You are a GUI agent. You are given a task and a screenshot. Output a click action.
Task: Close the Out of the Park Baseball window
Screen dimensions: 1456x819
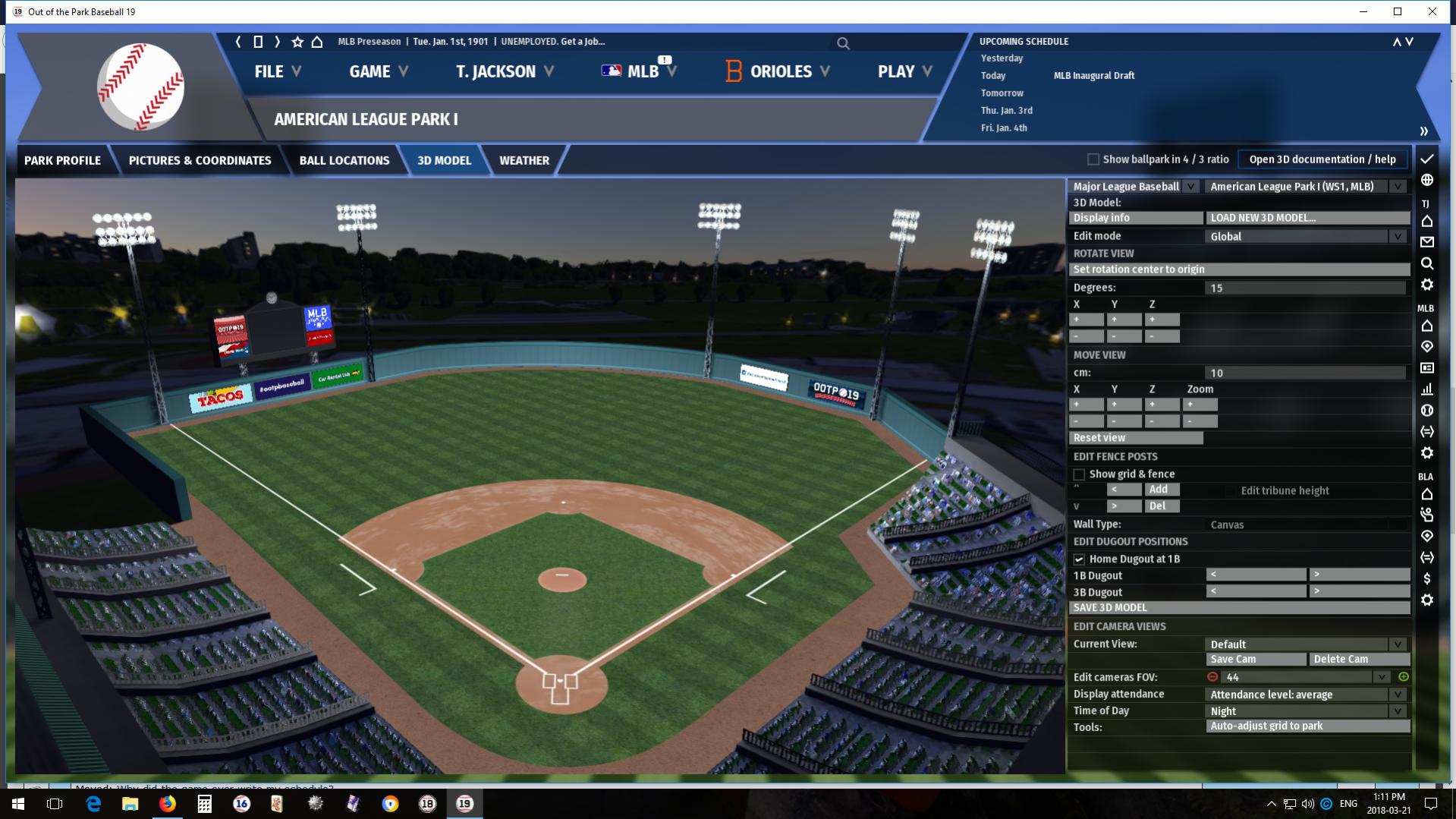click(x=1432, y=11)
